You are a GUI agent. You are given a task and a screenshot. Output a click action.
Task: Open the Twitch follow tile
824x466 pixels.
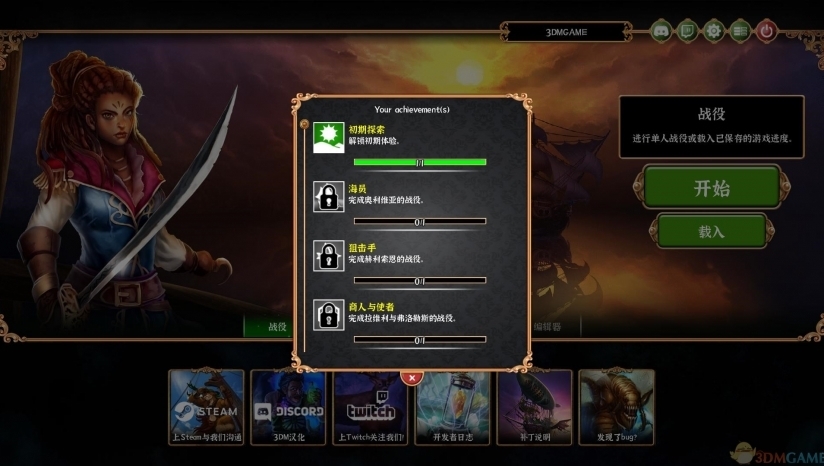(370, 407)
